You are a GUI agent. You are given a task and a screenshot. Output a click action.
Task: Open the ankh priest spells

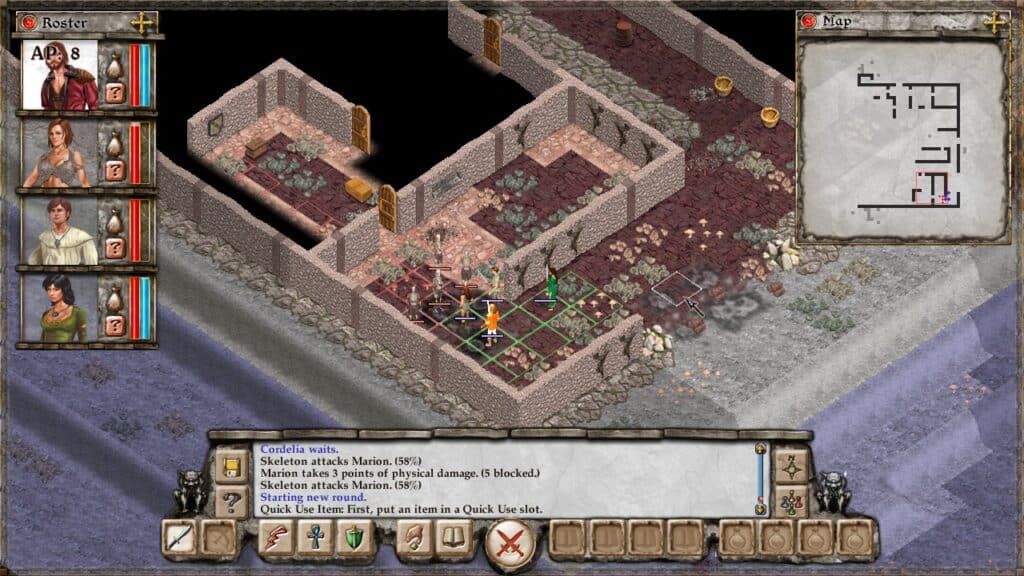point(314,539)
